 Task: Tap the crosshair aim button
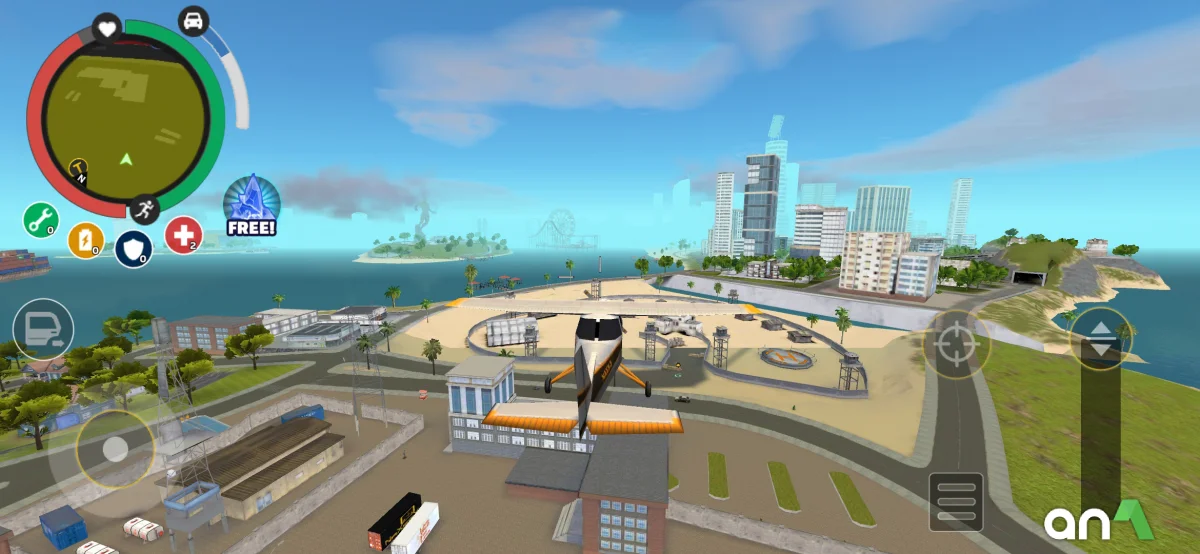956,344
